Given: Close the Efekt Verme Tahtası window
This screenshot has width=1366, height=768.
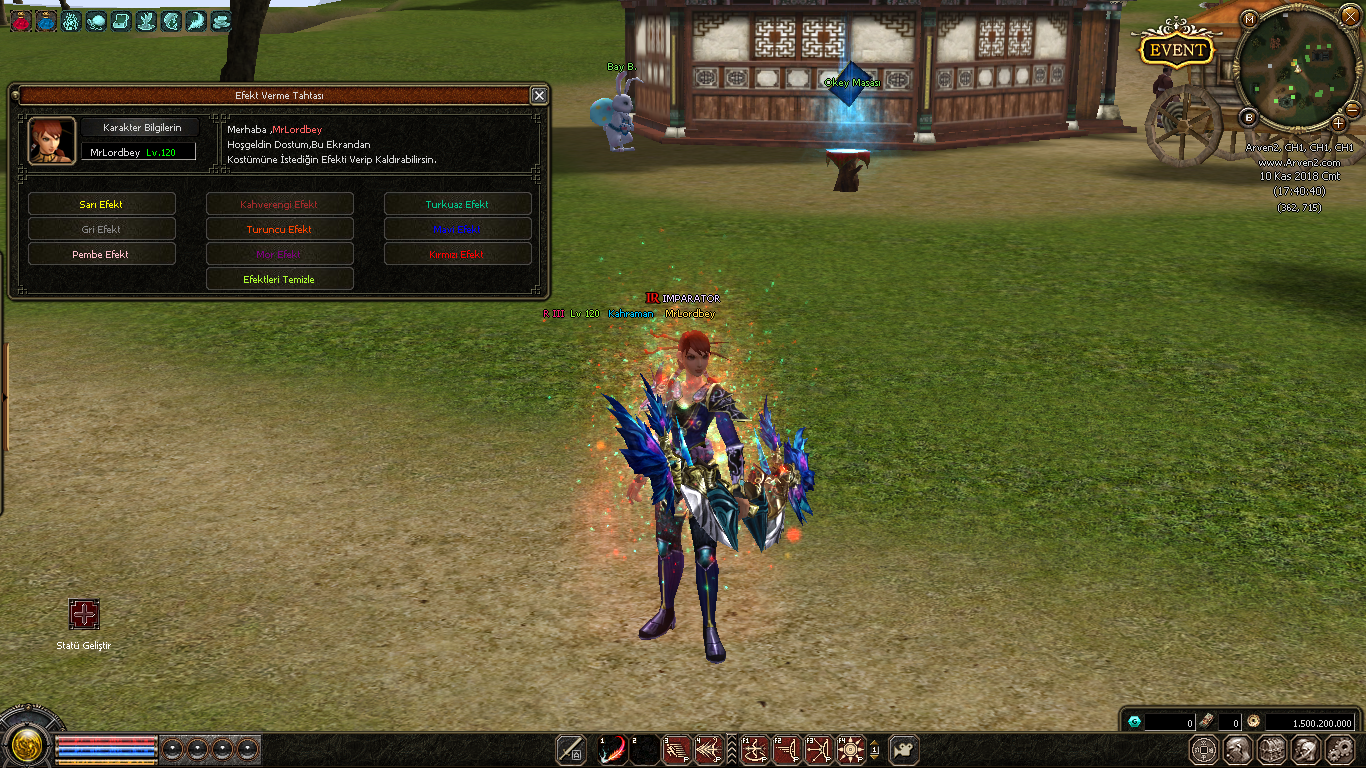Looking at the screenshot, I should coord(539,96).
